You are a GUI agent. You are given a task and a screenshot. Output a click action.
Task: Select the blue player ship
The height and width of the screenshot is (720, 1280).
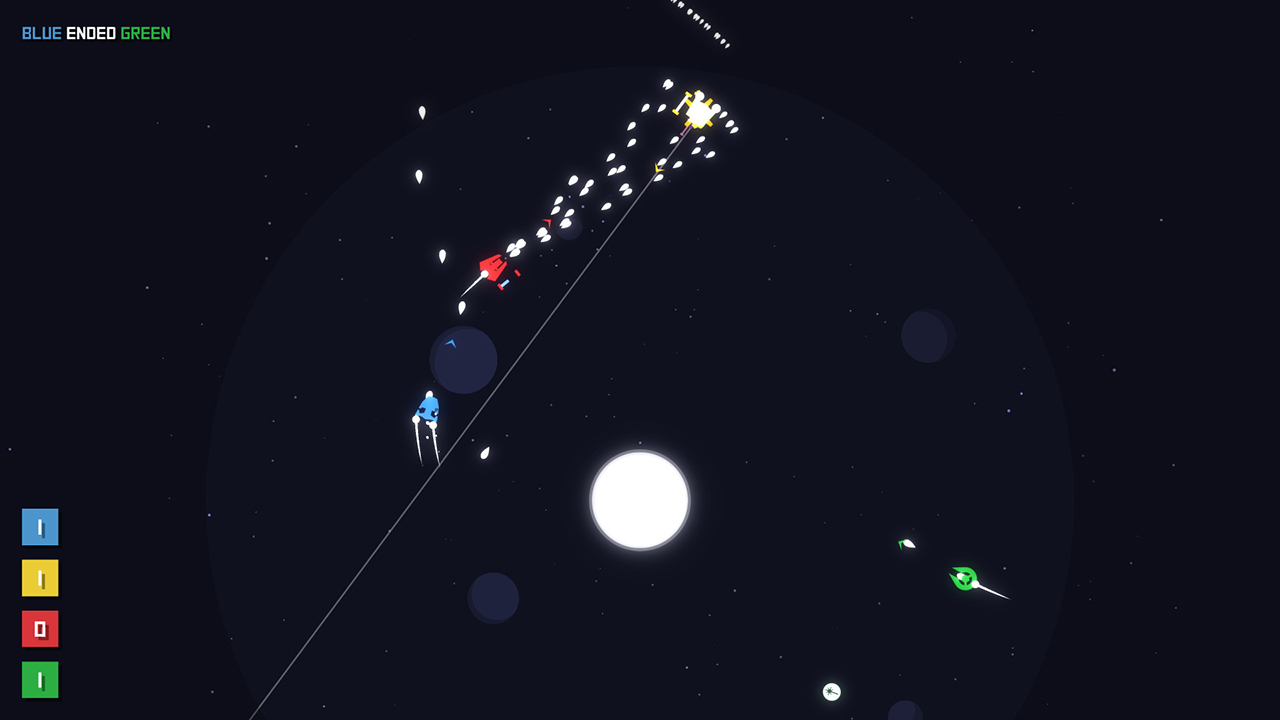(427, 408)
